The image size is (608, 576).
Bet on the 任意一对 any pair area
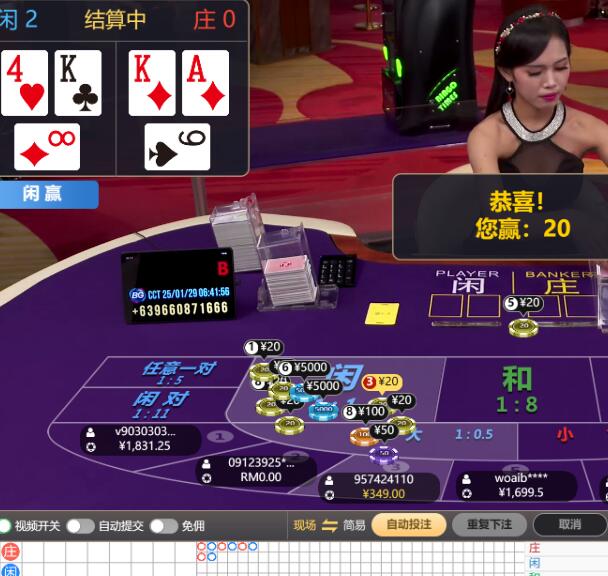tap(178, 373)
